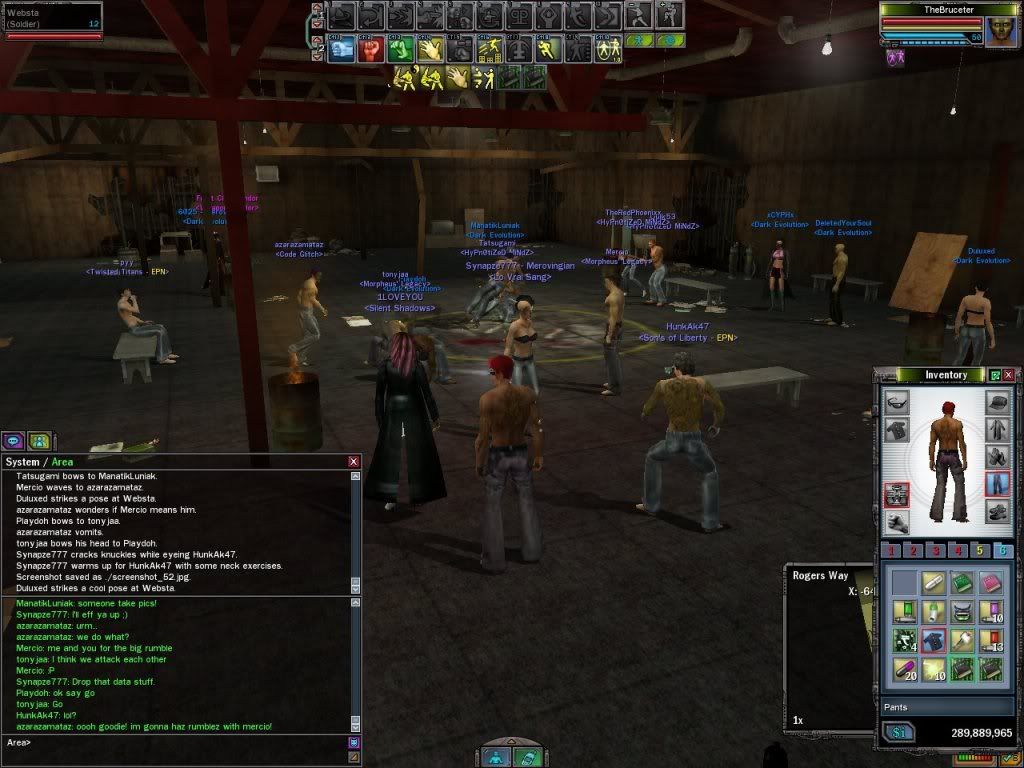The height and width of the screenshot is (768, 1024).
Task: Activate the rooftop jump ability
Action: point(490,48)
